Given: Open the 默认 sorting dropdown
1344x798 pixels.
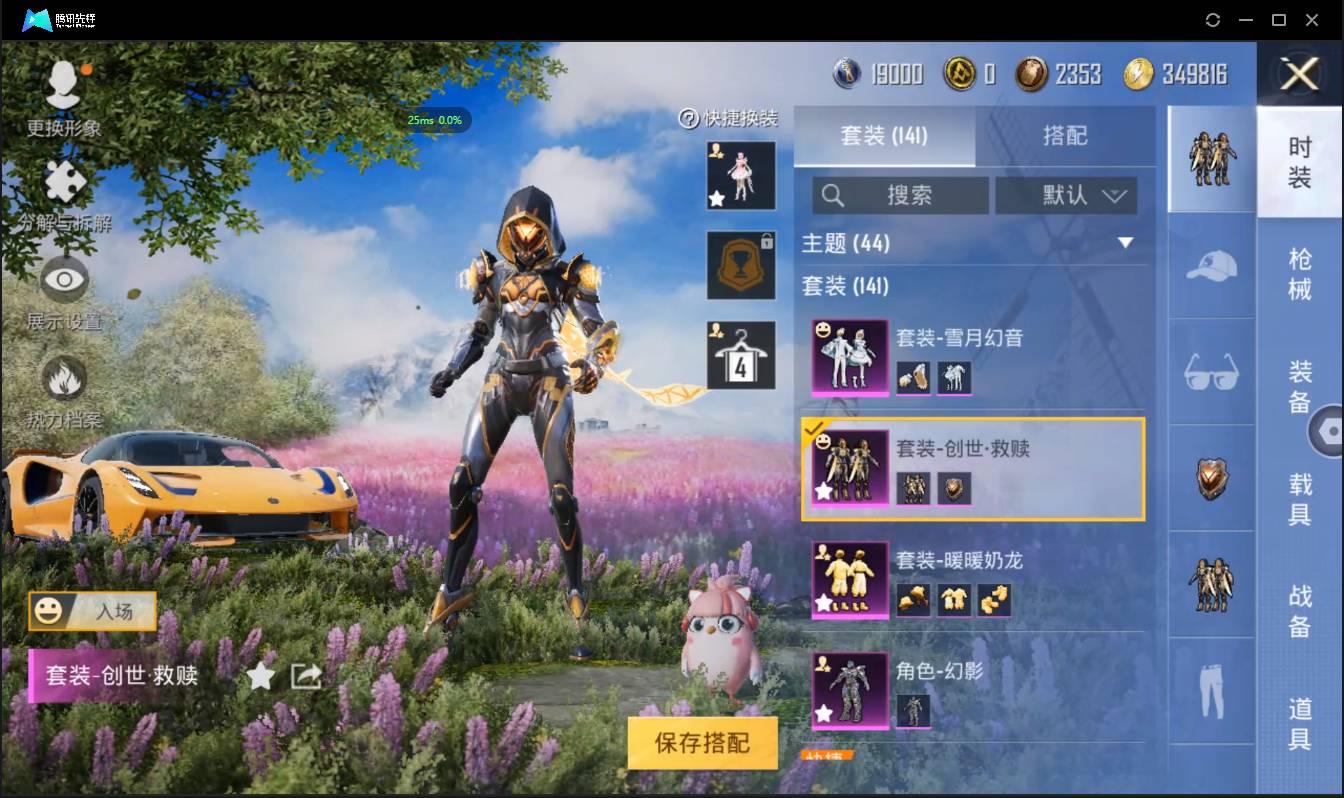Looking at the screenshot, I should tap(1066, 195).
